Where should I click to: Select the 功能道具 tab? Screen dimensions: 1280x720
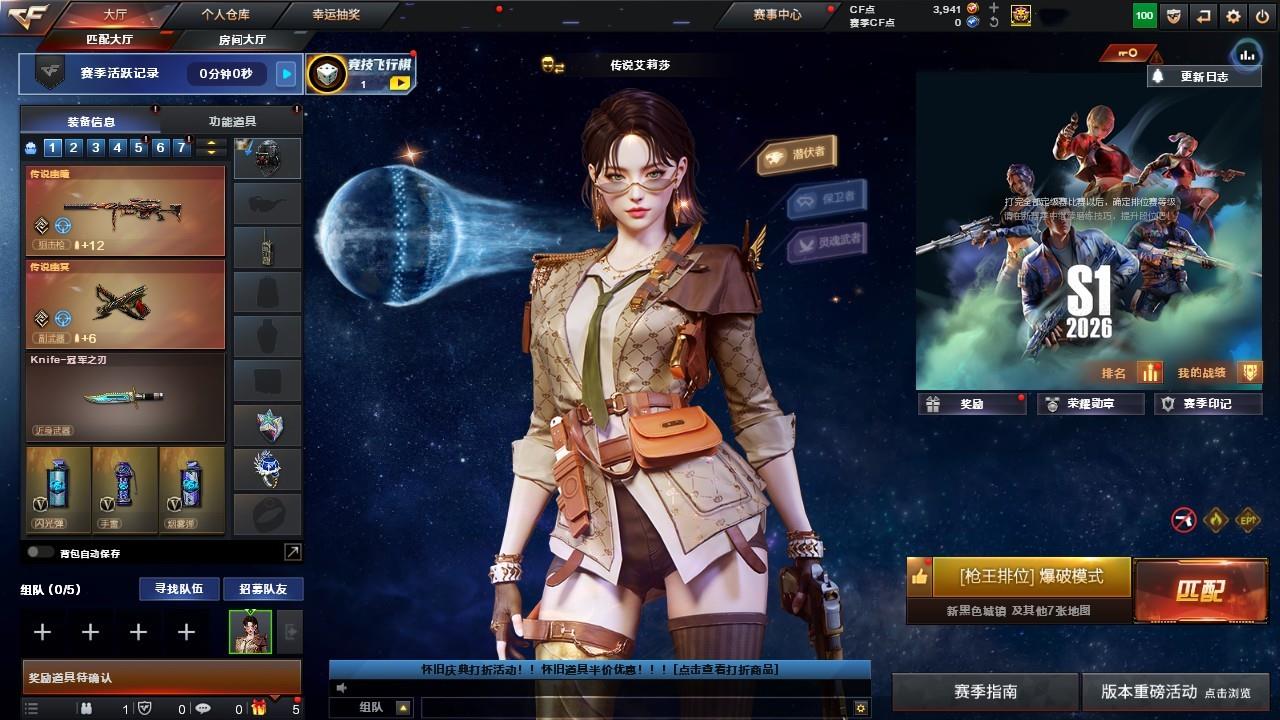(232, 121)
